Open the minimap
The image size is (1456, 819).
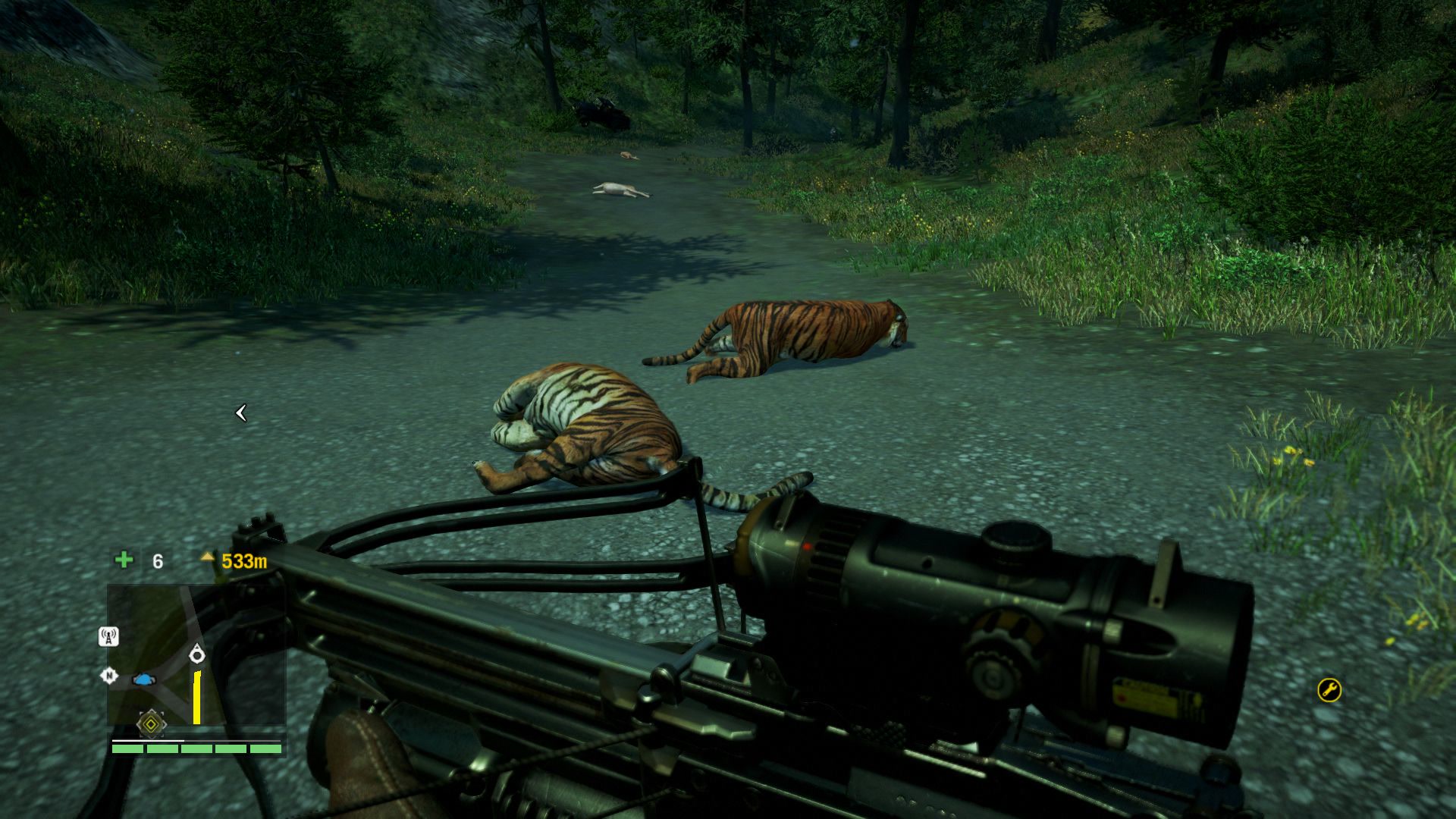[x=196, y=654]
